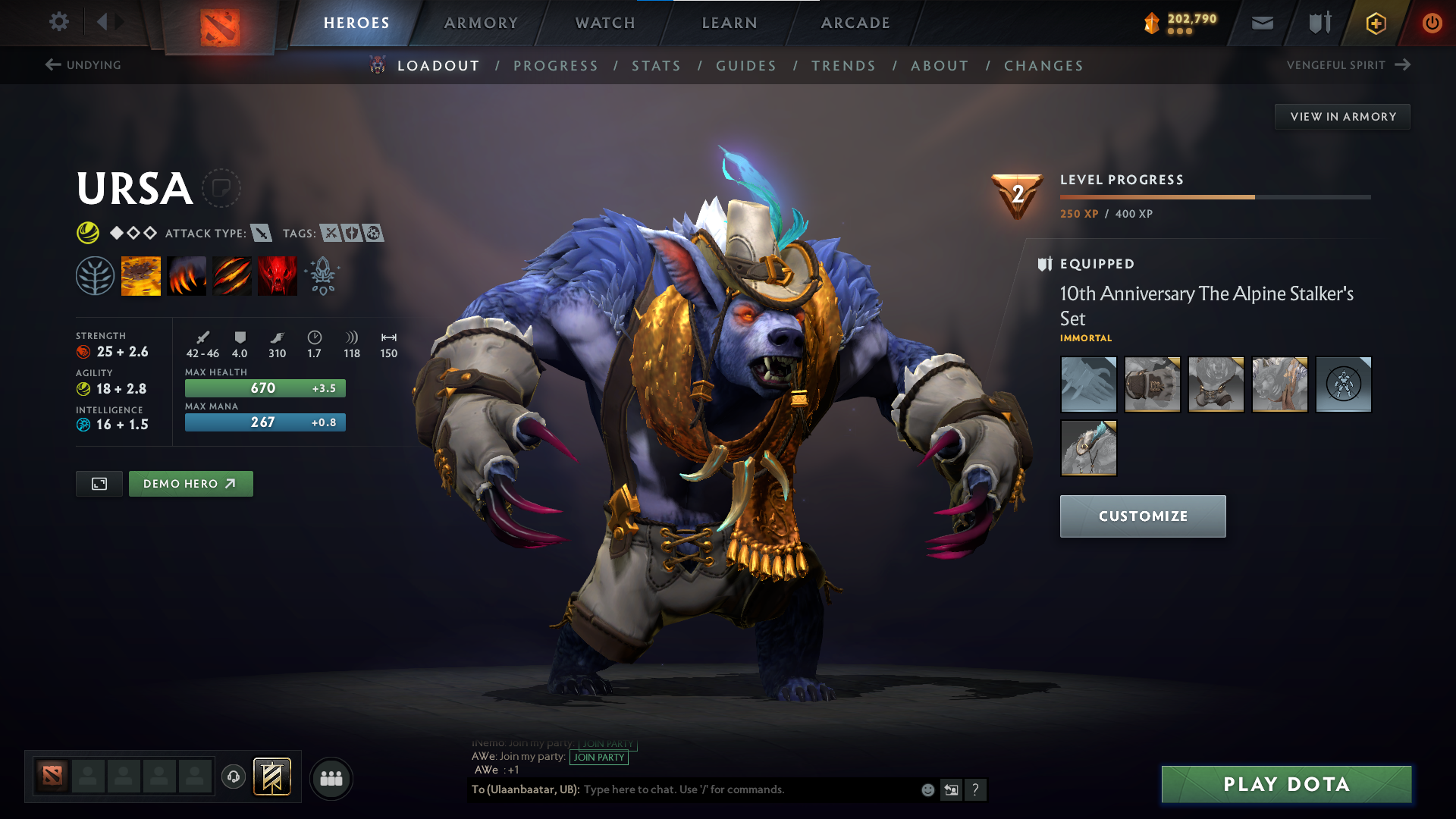The image size is (1456, 819).
Task: Select the Enrage ultimate ability icon
Action: tap(278, 275)
